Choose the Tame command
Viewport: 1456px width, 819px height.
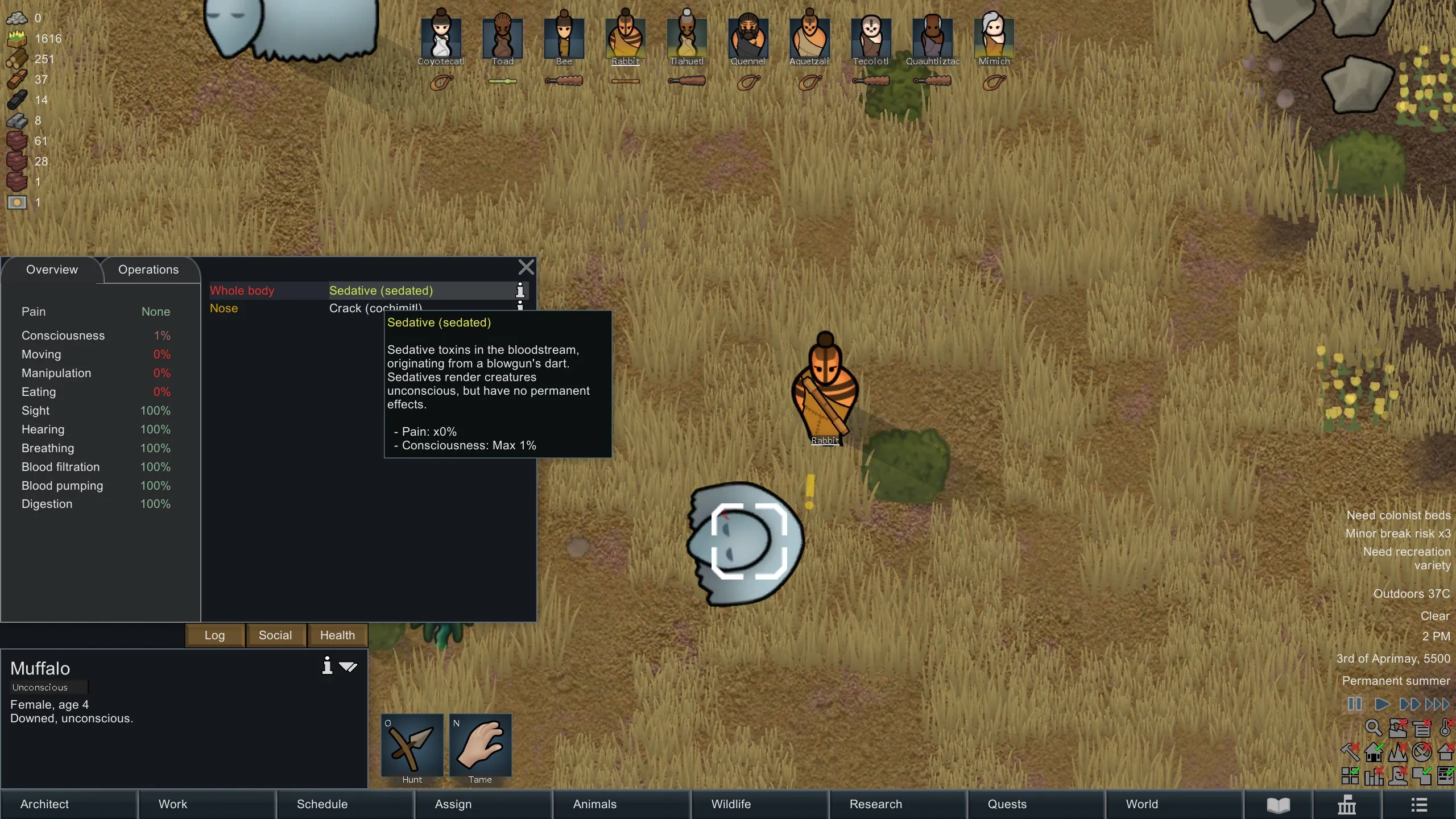tap(480, 747)
